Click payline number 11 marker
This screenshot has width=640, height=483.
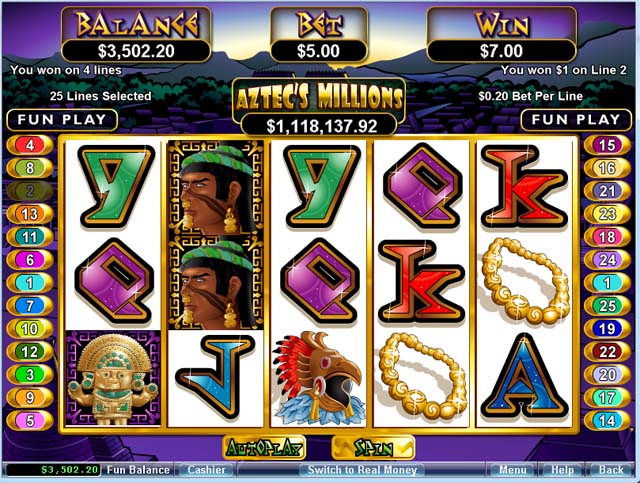click(30, 236)
